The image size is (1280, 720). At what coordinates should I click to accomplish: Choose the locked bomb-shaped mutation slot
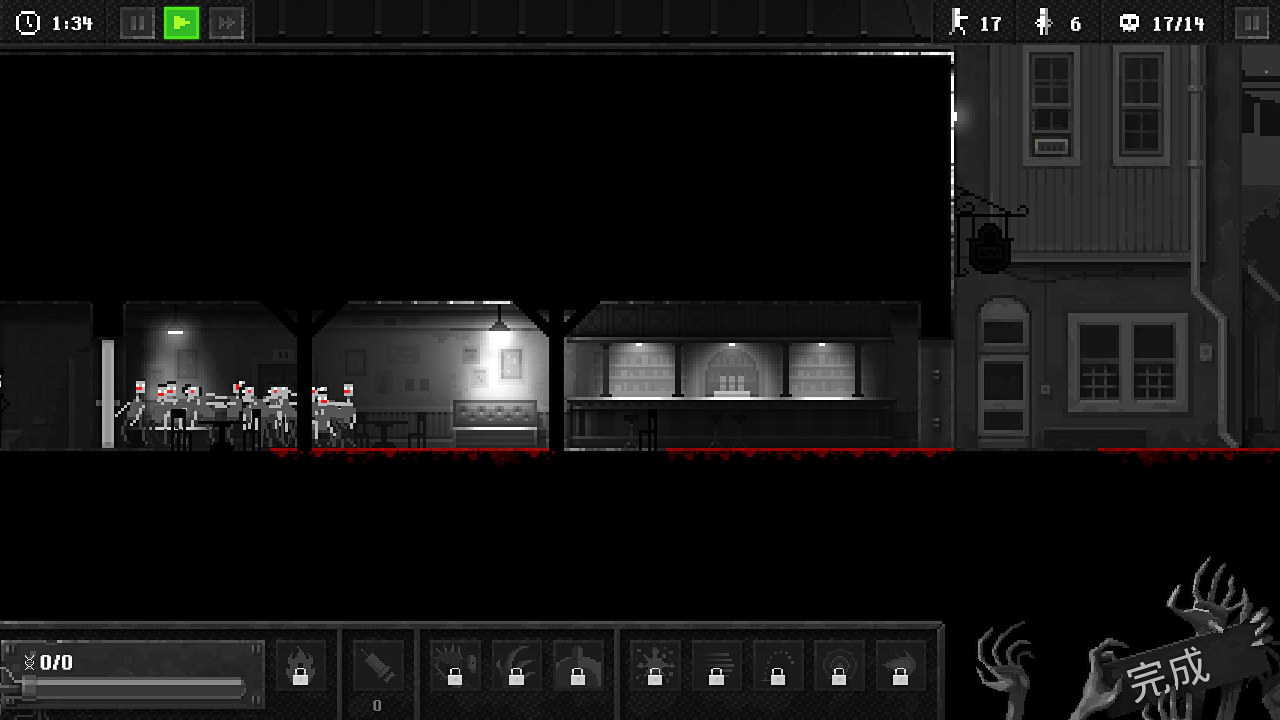coord(578,666)
